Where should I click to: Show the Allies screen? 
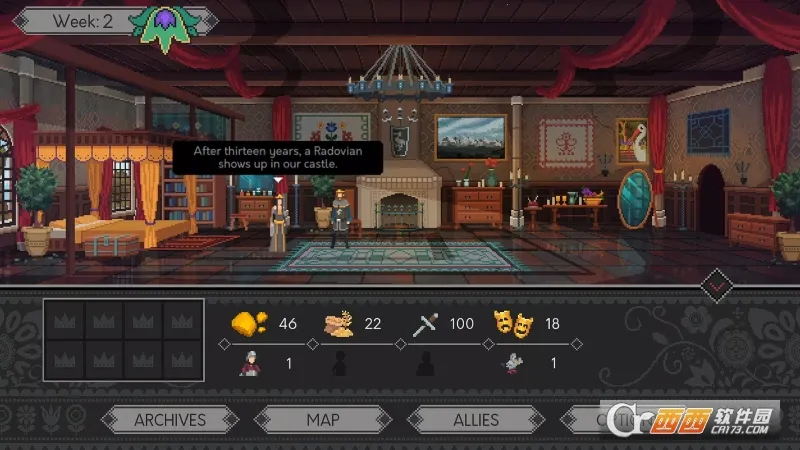(x=476, y=420)
